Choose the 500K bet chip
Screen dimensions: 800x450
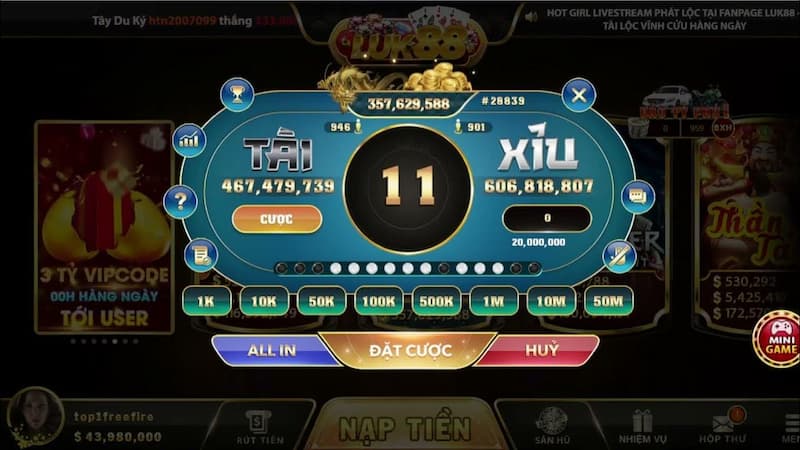[437, 300]
